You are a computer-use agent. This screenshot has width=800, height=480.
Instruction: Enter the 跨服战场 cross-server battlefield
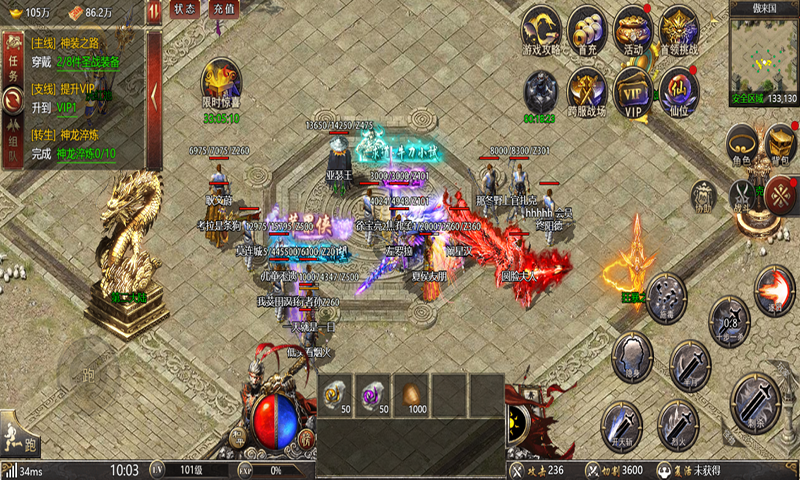tap(588, 92)
